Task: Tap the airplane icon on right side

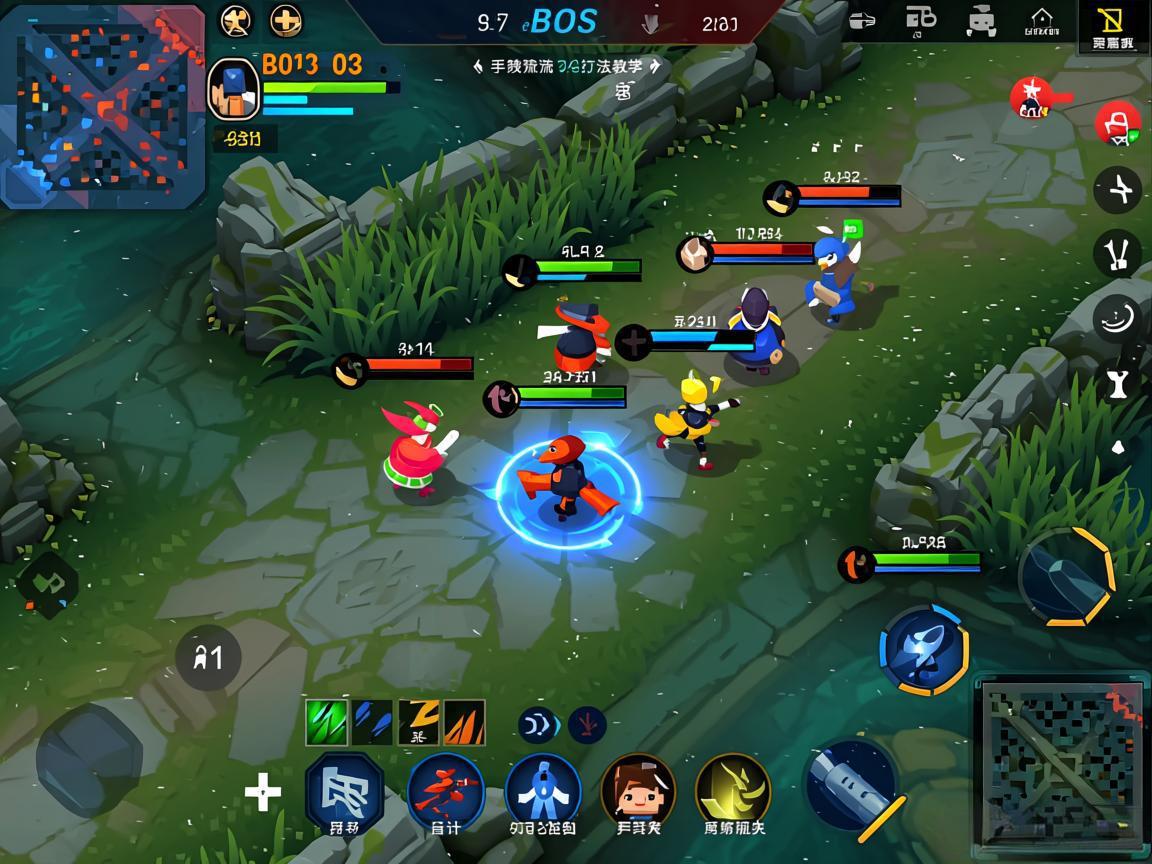Action: [x=1118, y=189]
